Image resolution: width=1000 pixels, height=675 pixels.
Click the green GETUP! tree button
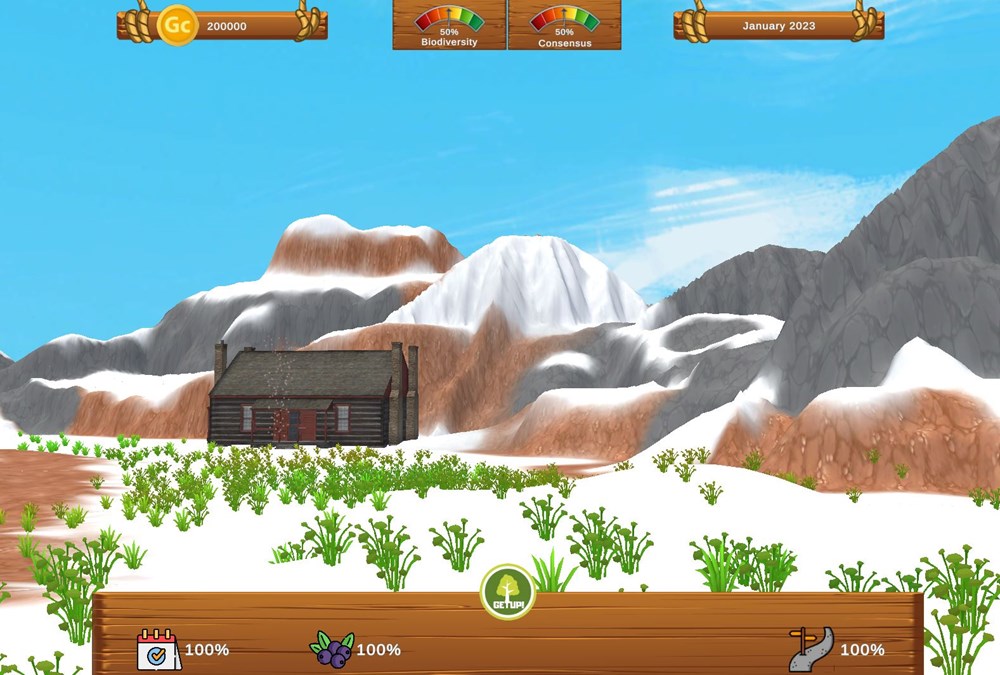(x=508, y=592)
